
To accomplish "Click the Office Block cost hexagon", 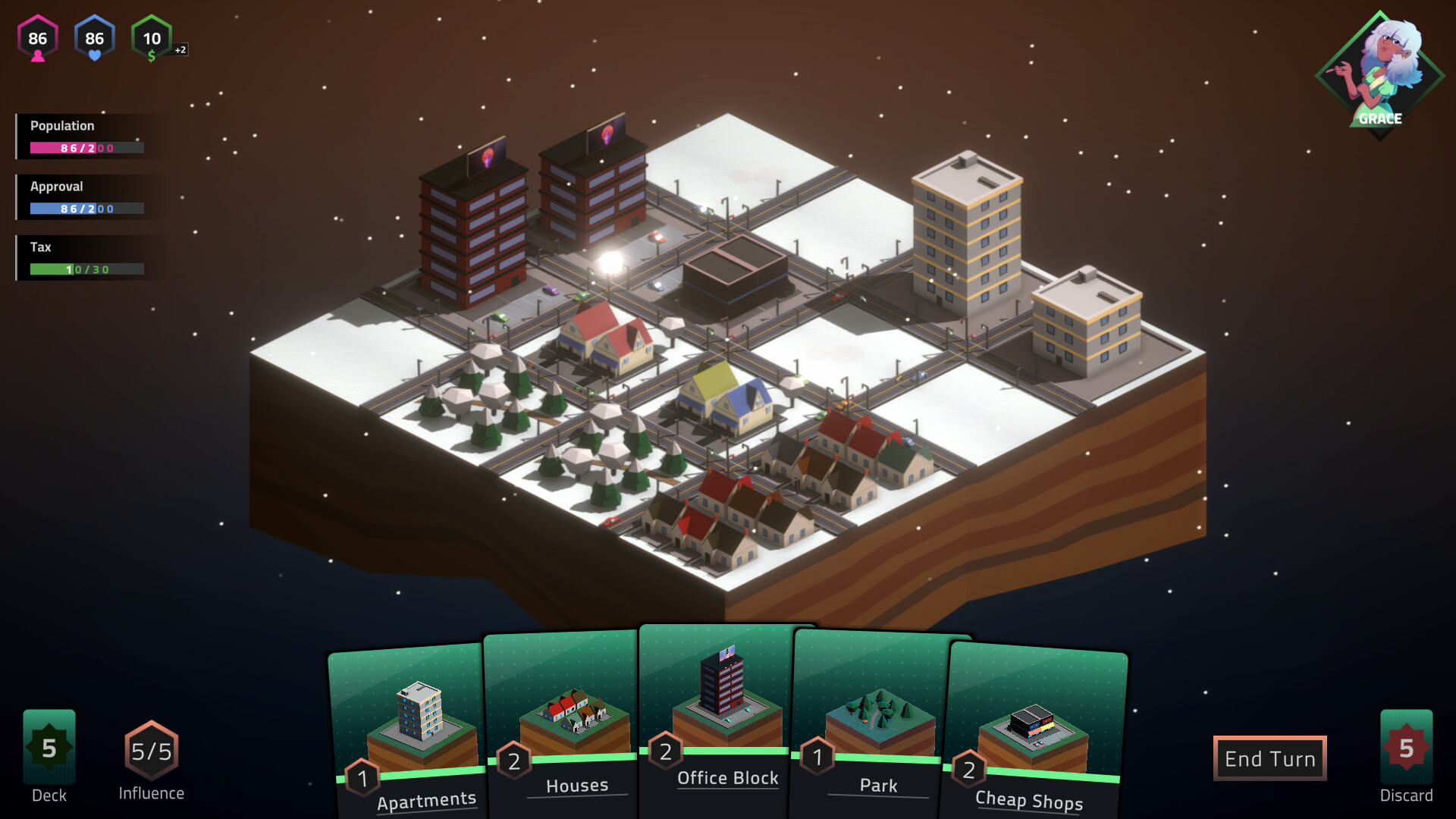I will pos(665,751).
